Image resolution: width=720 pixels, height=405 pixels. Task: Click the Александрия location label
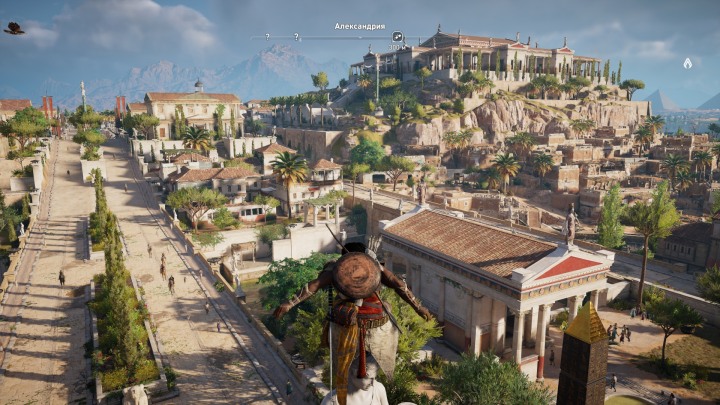point(359,26)
